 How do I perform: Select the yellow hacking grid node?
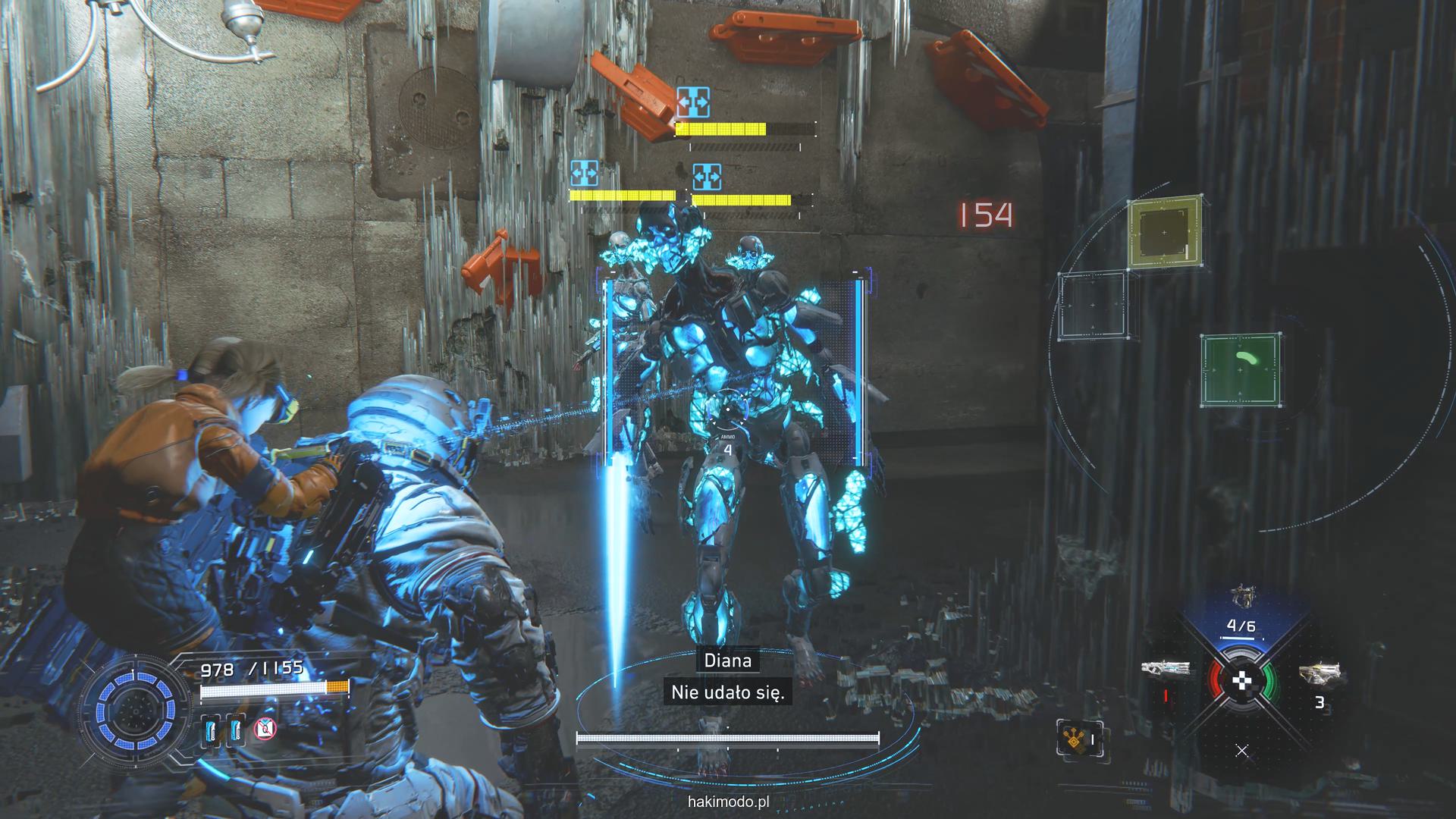point(1164,233)
